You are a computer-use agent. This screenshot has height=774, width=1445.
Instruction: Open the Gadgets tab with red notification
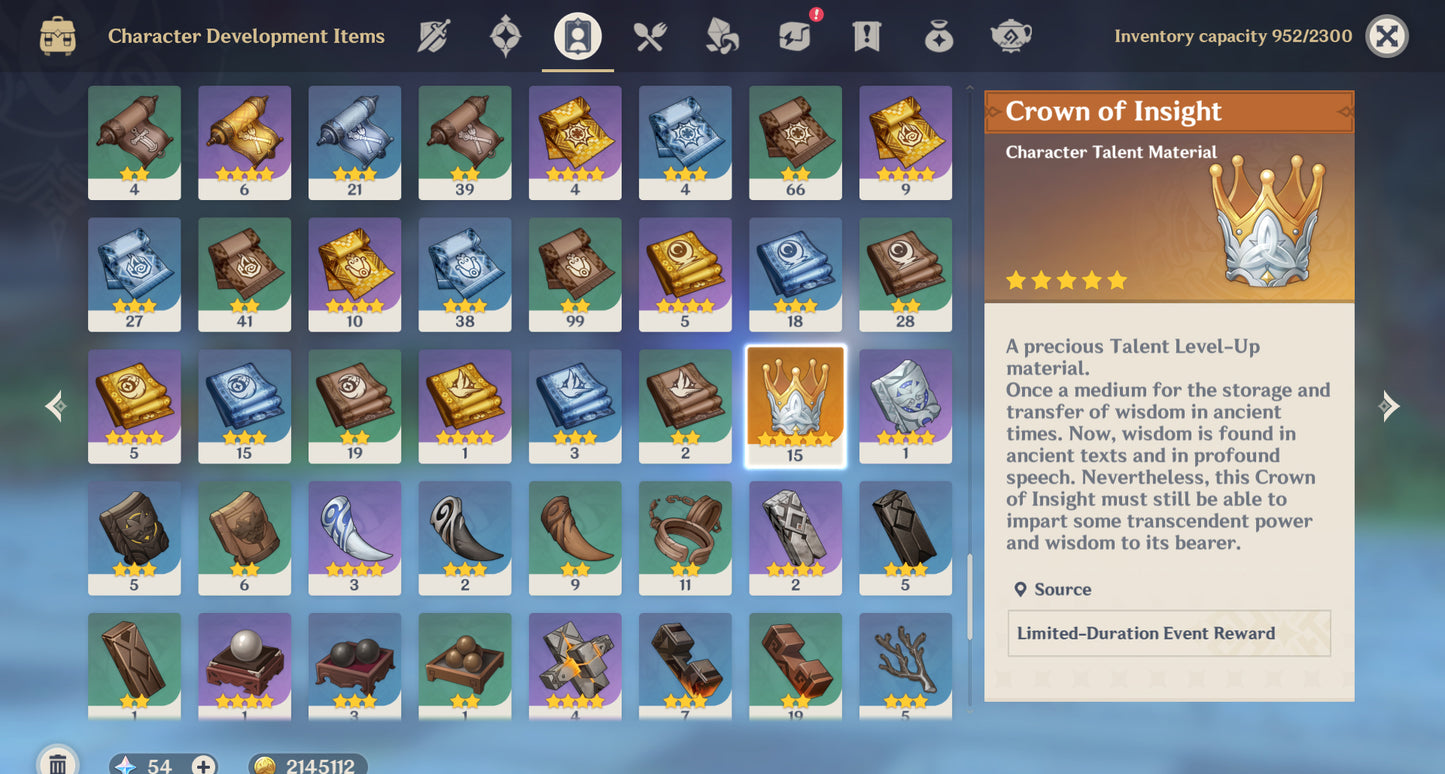coord(795,37)
